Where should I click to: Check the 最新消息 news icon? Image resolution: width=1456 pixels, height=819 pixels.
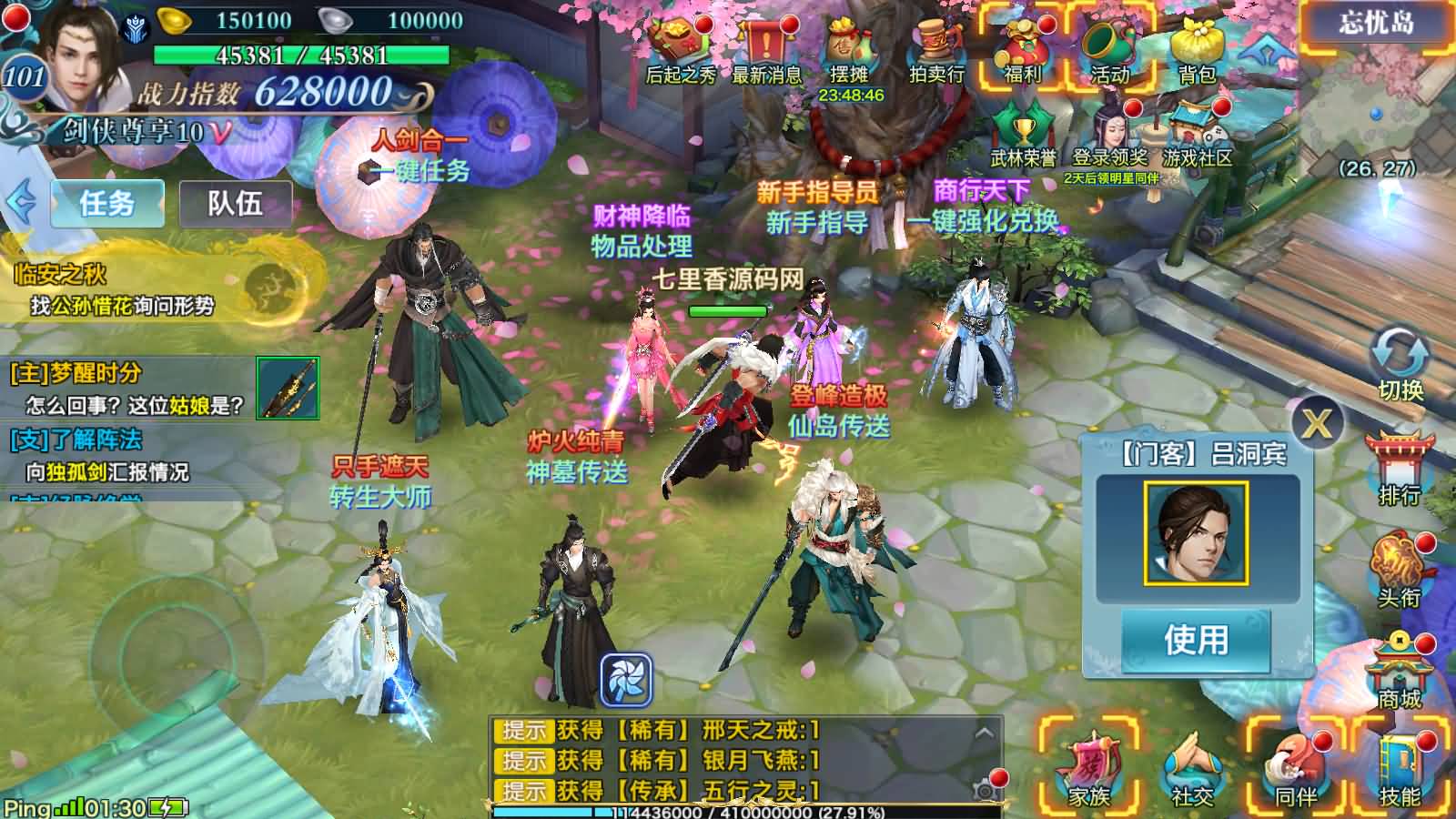pos(766,50)
